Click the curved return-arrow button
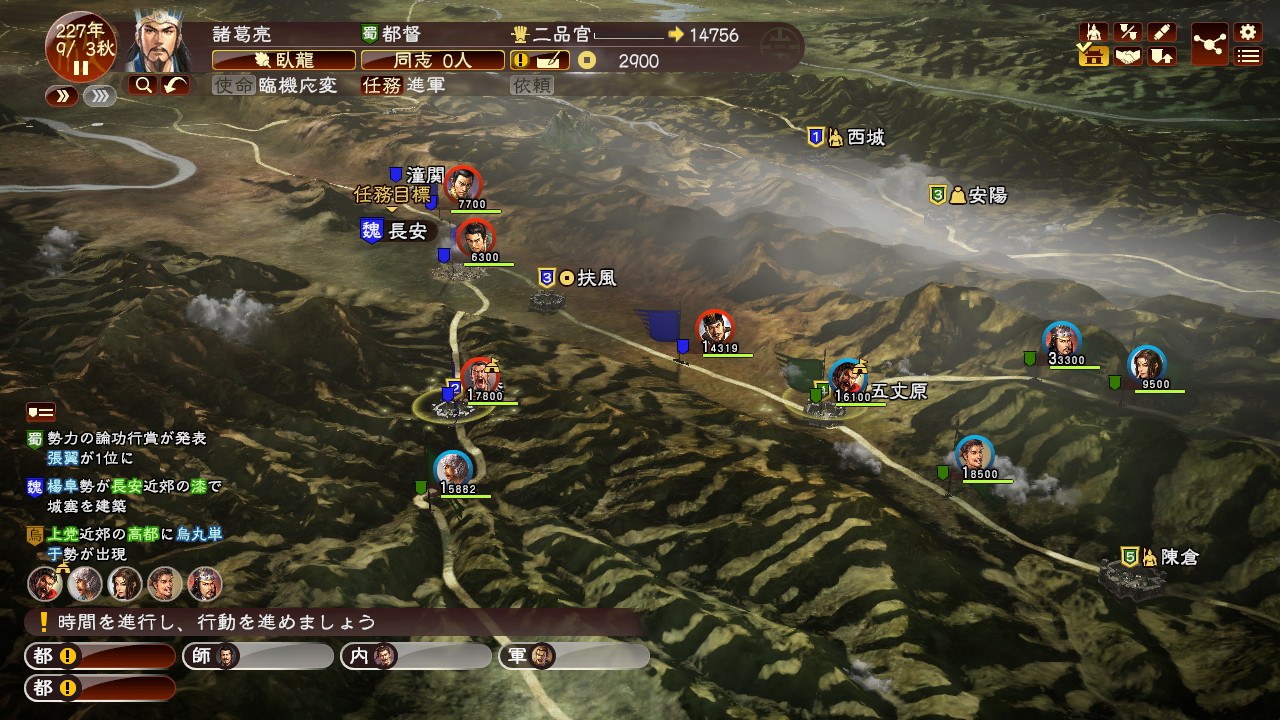Screen dimensions: 1280x720 coord(174,85)
